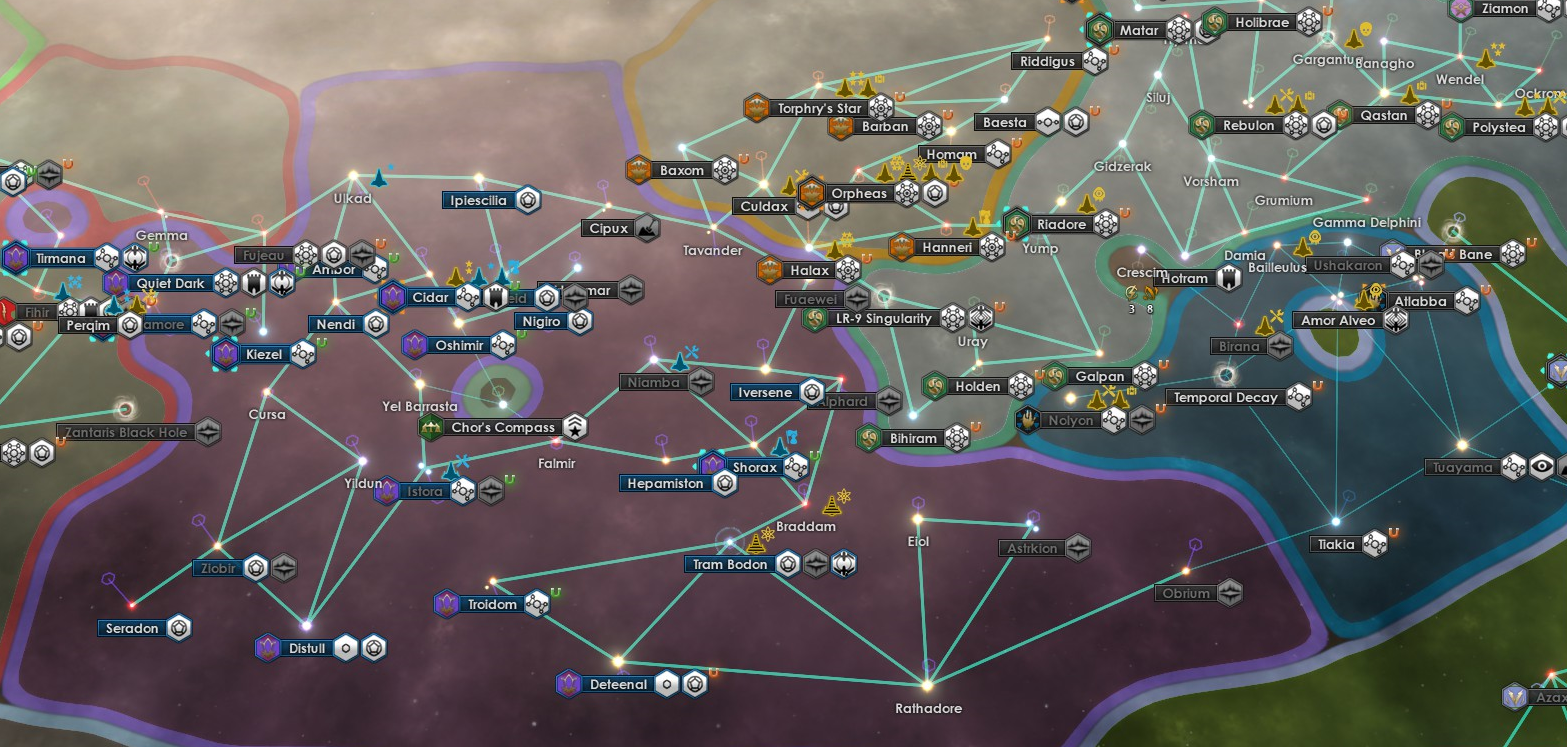The width and height of the screenshot is (1567, 747).
Task: Click the starbase molecule icon next to Shorax
Action: [x=796, y=467]
